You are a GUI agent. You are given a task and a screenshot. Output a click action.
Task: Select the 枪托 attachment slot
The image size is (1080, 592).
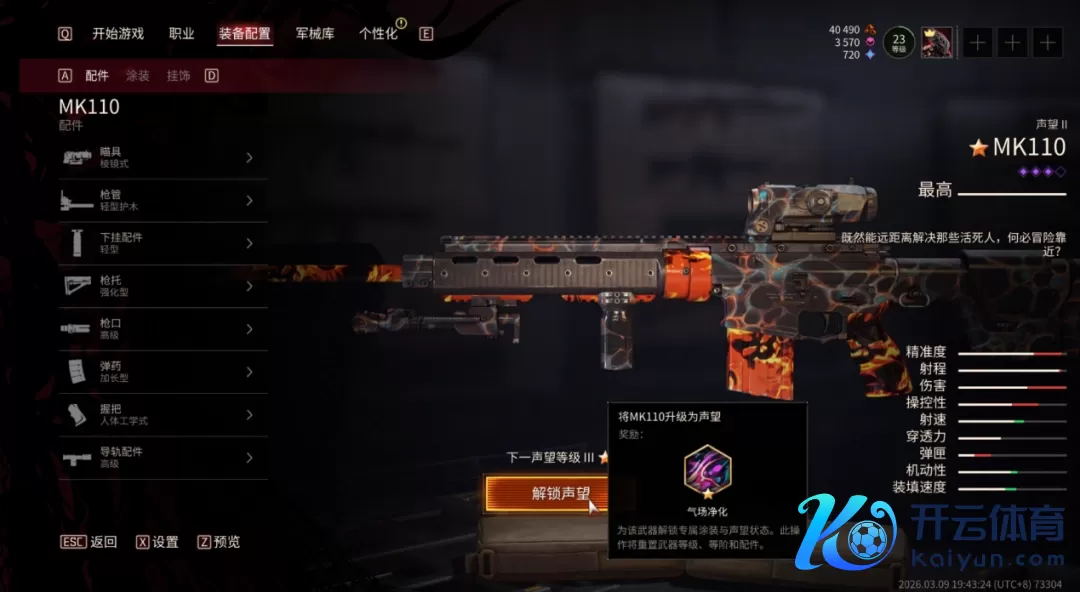point(162,287)
